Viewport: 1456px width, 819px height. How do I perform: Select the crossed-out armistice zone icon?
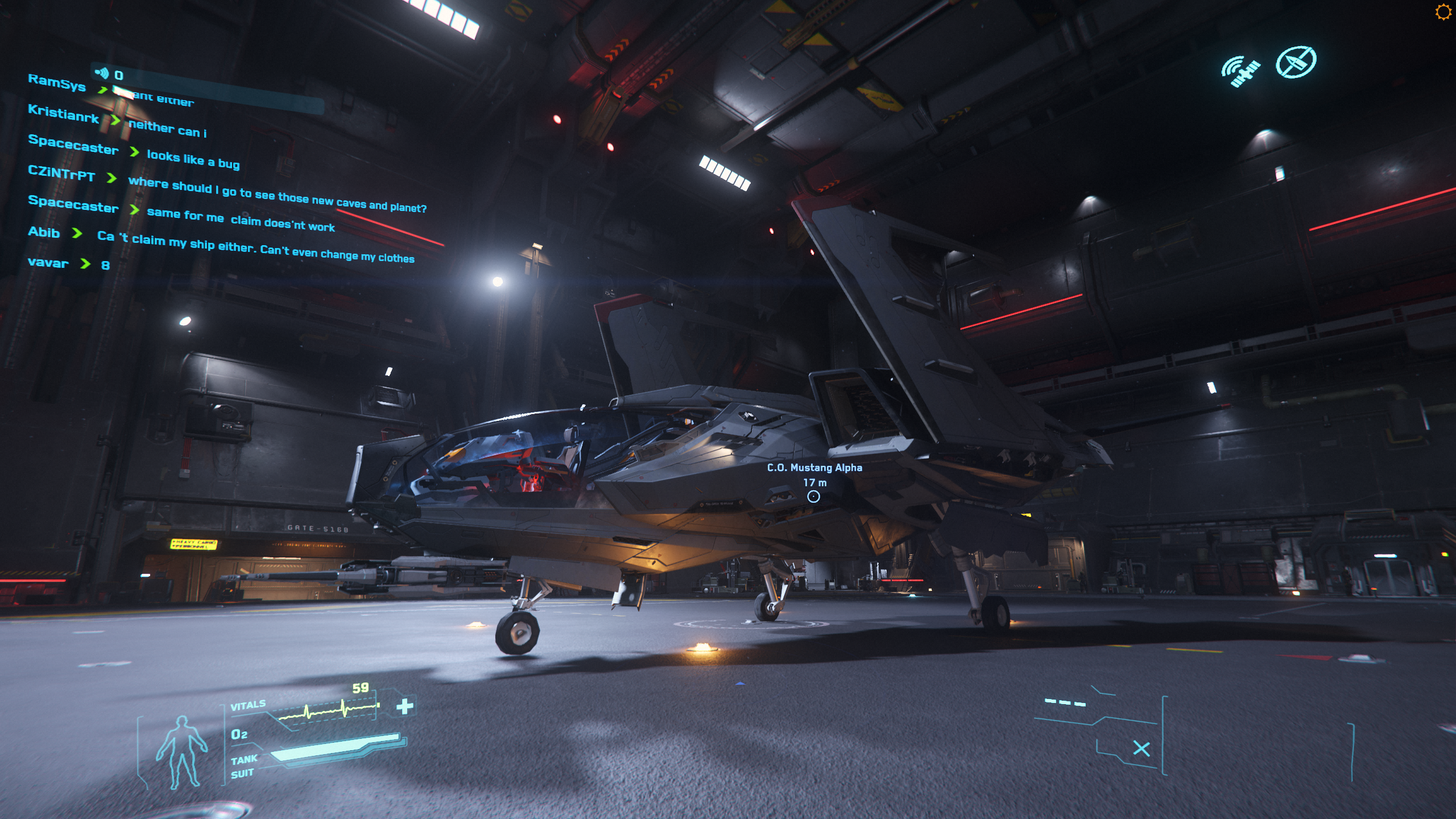pos(1296,62)
